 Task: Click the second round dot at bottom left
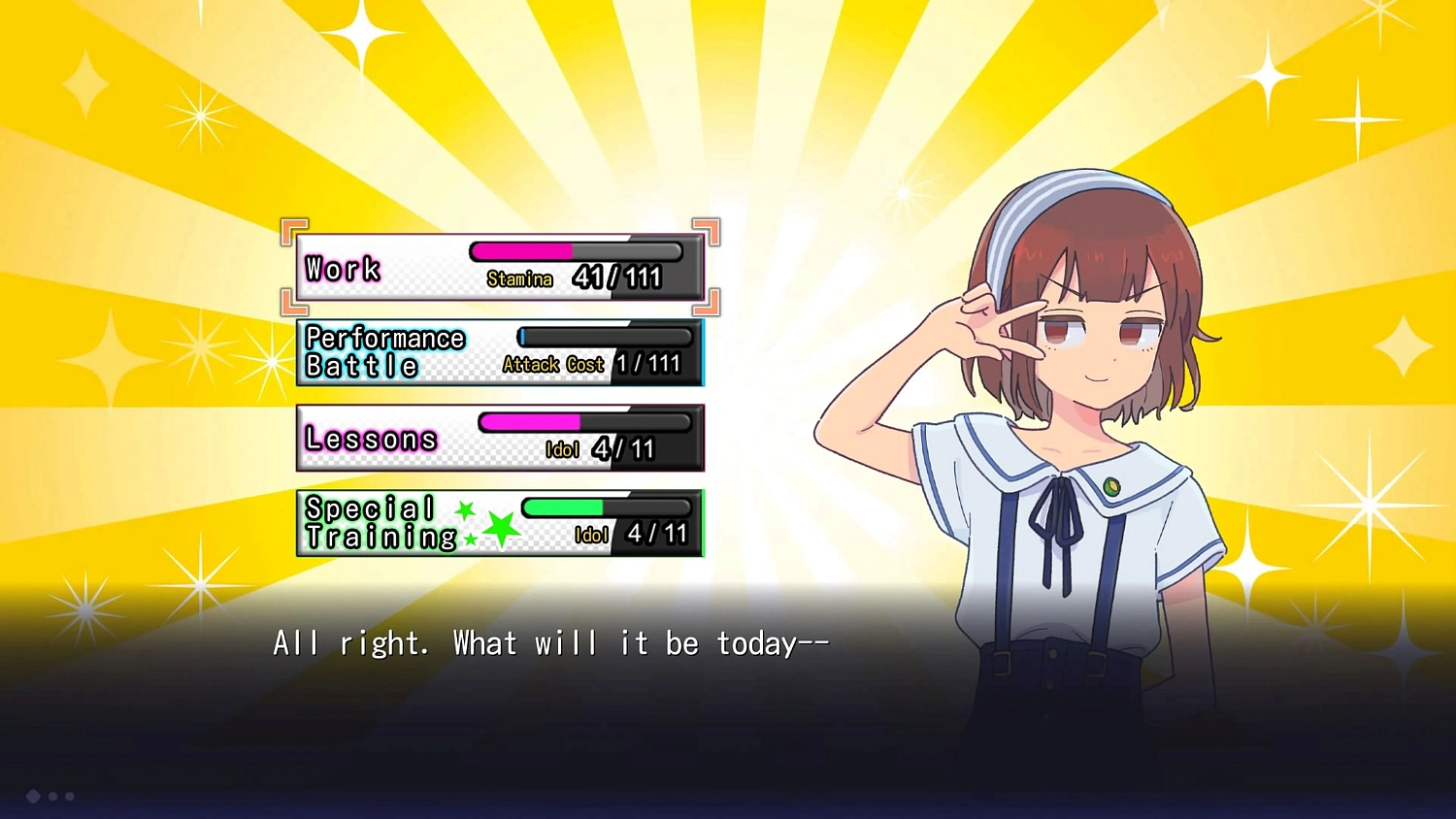coord(70,797)
